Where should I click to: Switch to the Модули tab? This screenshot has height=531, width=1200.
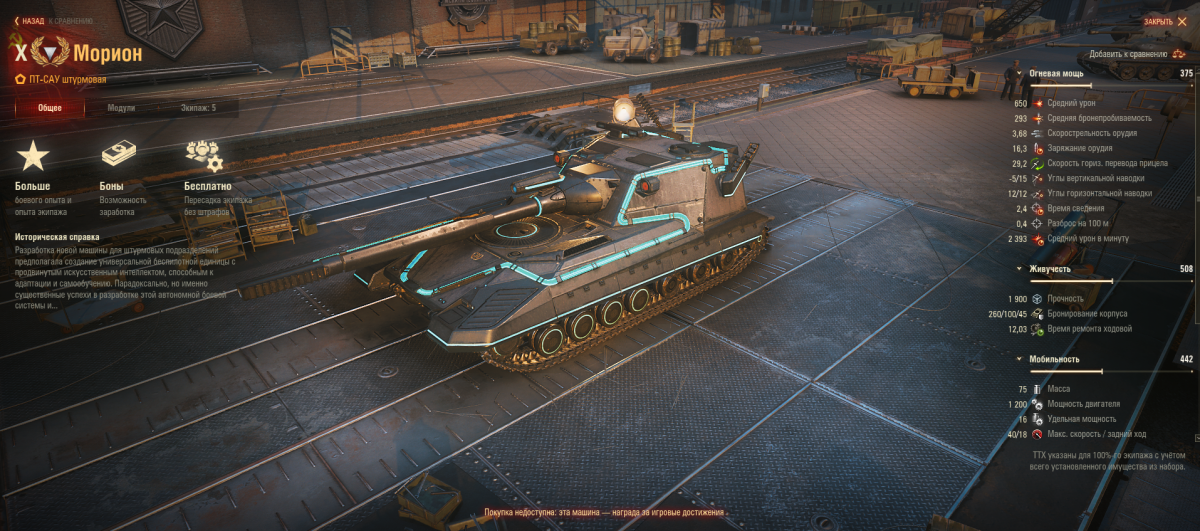coord(122,108)
